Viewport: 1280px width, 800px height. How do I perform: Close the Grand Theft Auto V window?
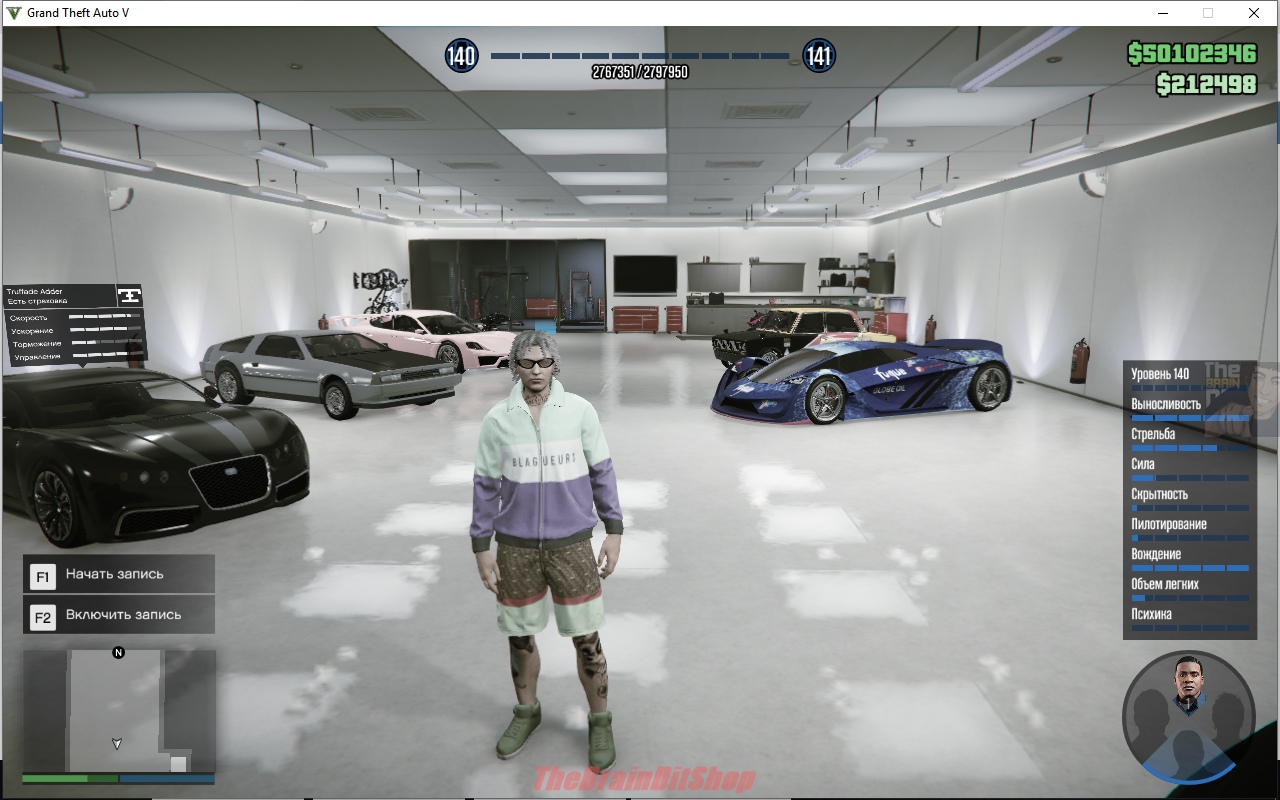point(1253,13)
